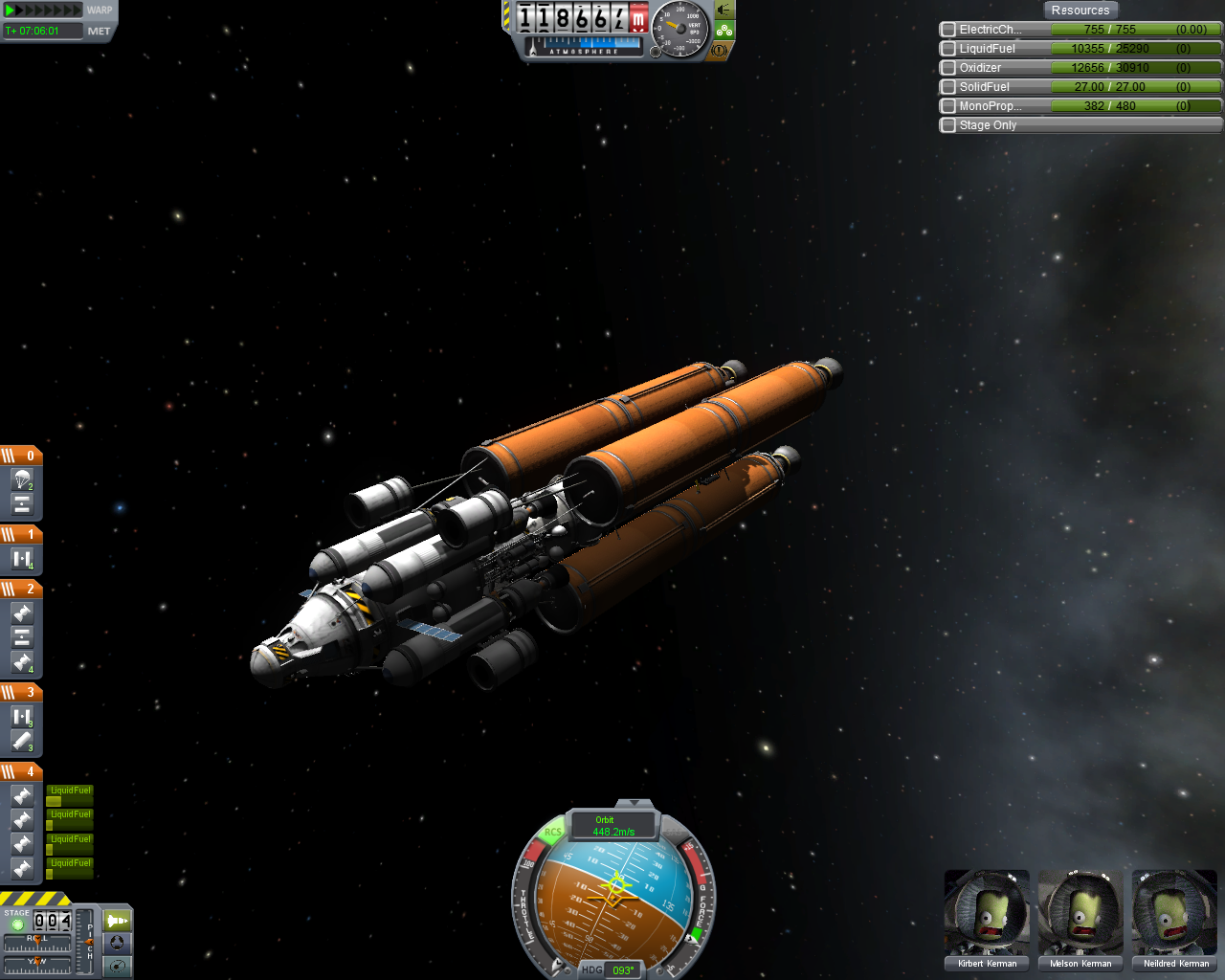Image resolution: width=1225 pixels, height=980 pixels.
Task: Collapse the navball with the top arrow
Action: [x=634, y=803]
